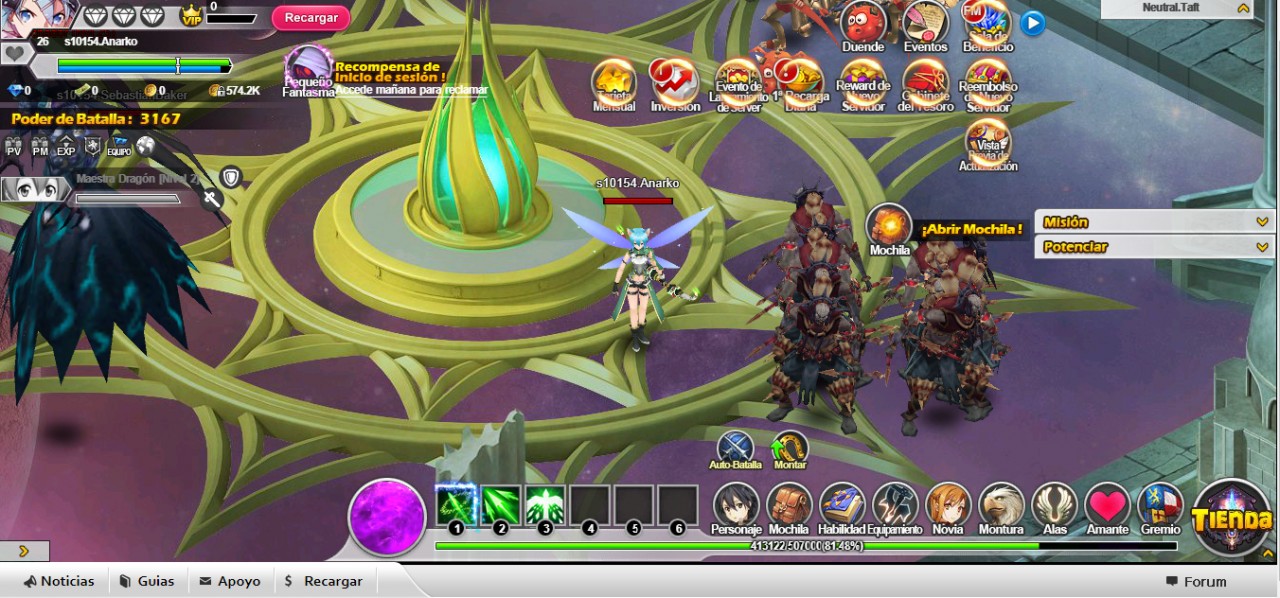Toggle Auto-Batalla crossed swords
1280x598 pixels.
pyautogui.click(x=735, y=448)
